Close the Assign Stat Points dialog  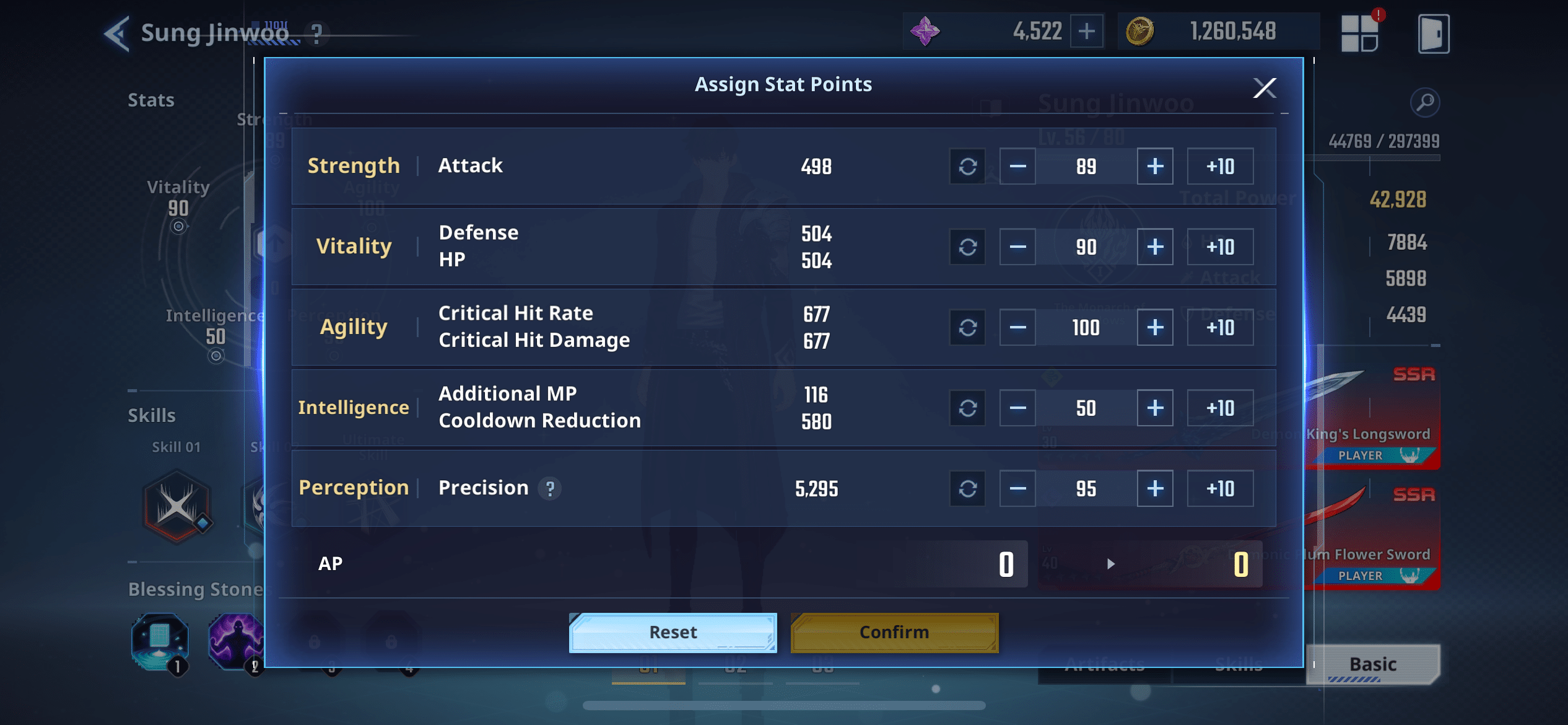coord(1266,88)
